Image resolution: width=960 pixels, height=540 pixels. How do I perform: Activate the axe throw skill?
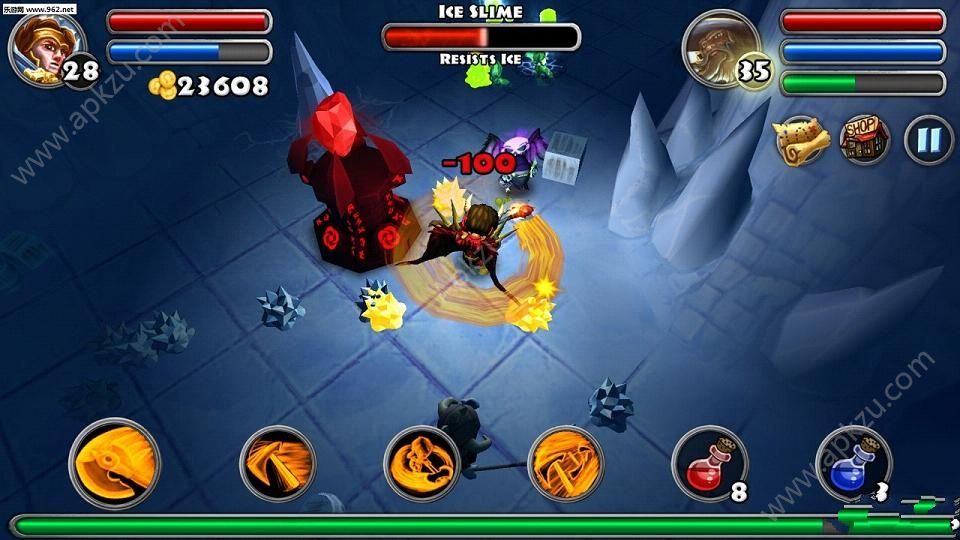click(278, 463)
